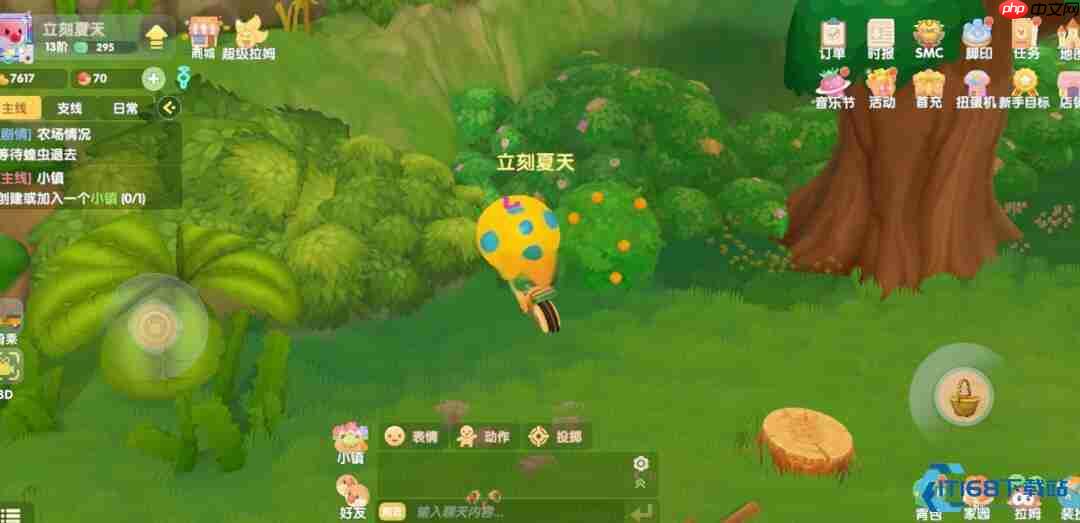Open the 表情 emote menu
1080x523 pixels.
tap(412, 436)
